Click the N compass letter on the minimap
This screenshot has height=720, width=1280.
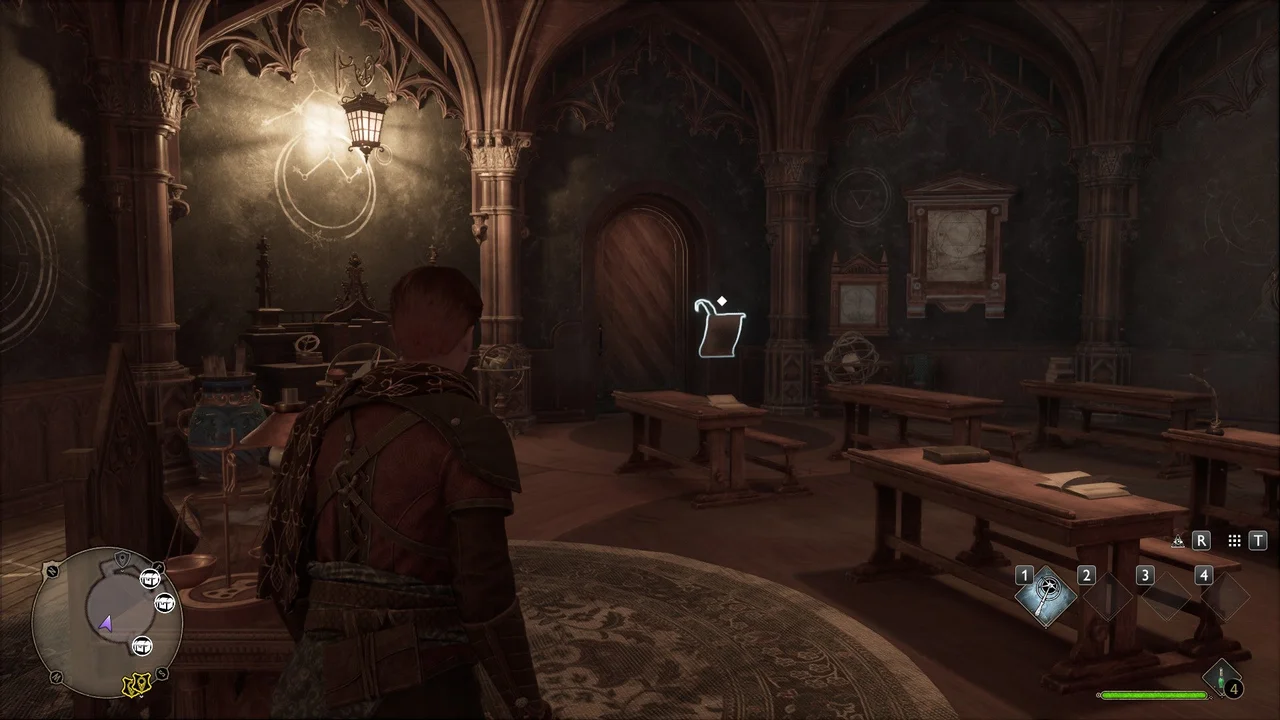(x=51, y=571)
